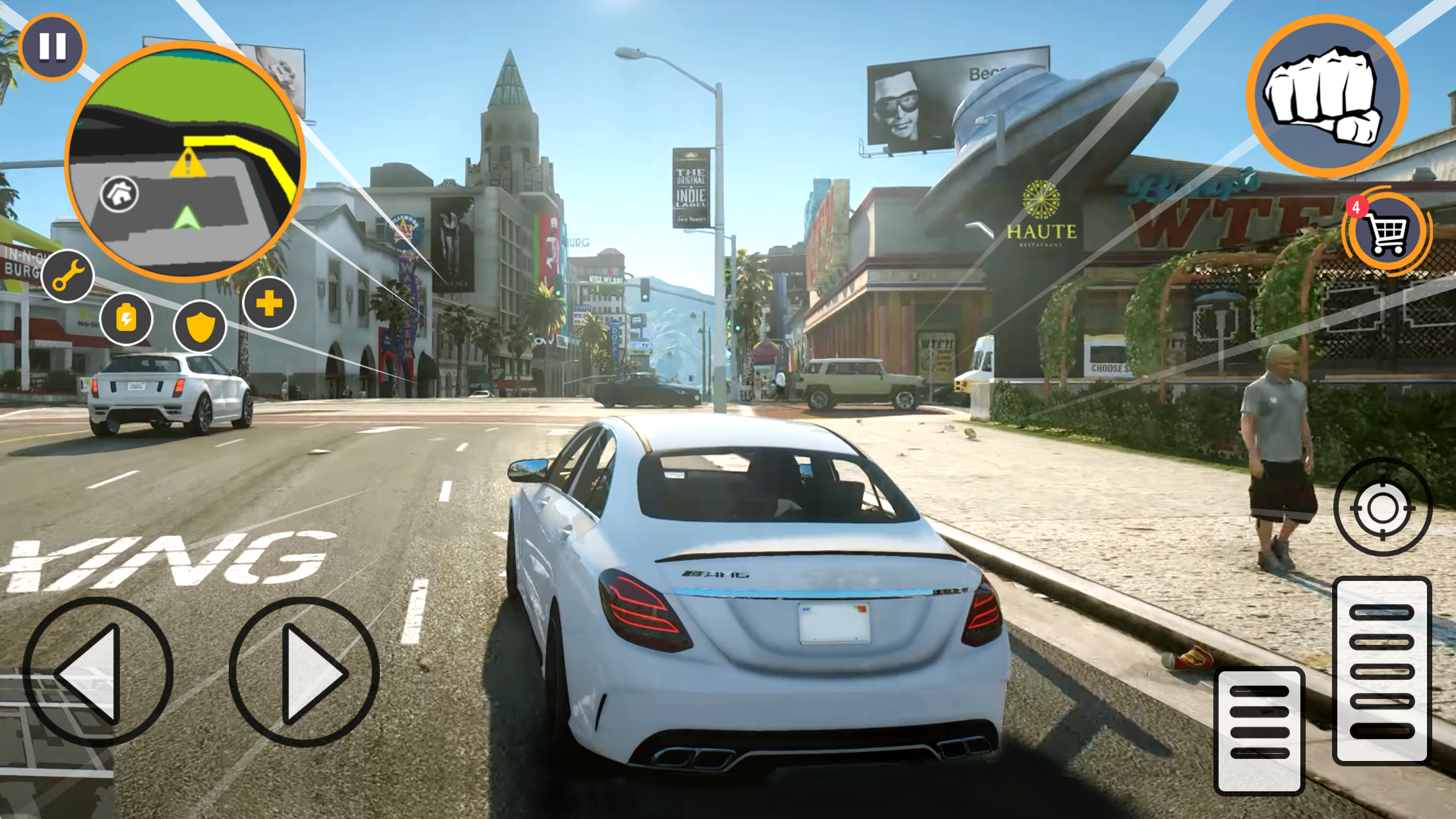This screenshot has width=1456, height=819.
Task: Tap the crosshair aim button
Action: pos(1382,508)
